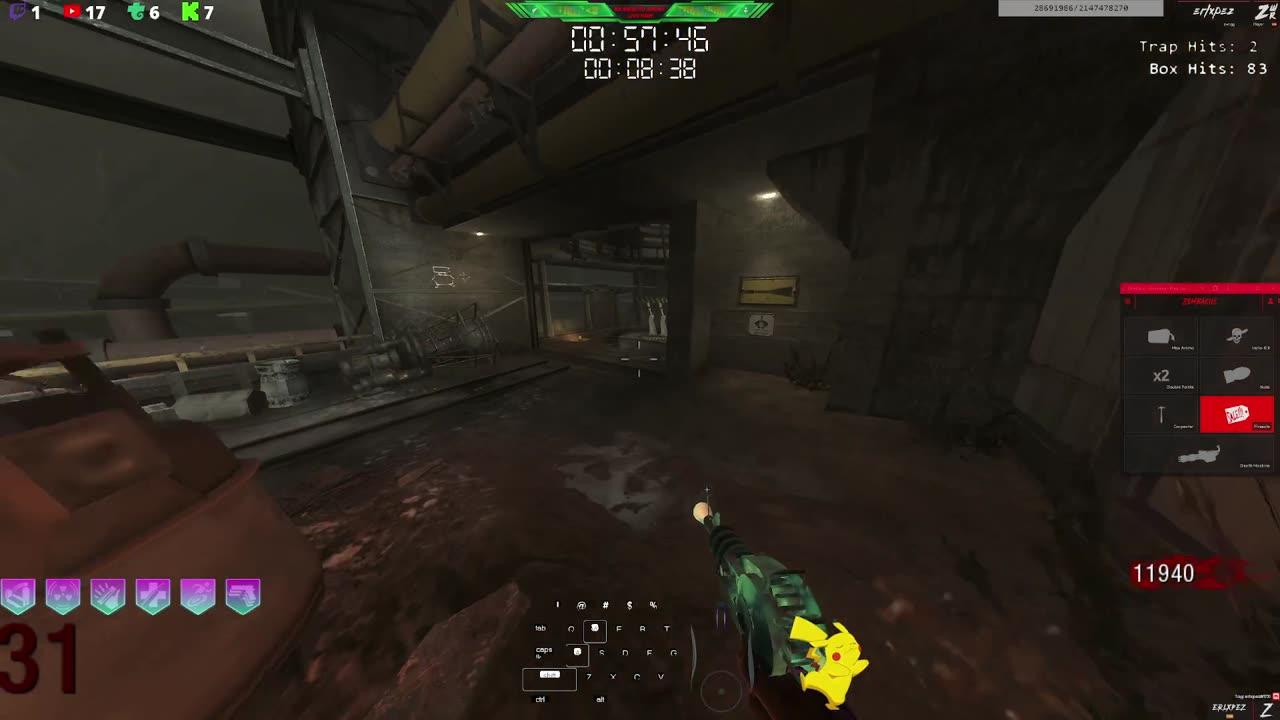The height and width of the screenshot is (720, 1280).
Task: Click the YouTube stream icon
Action: (72, 14)
